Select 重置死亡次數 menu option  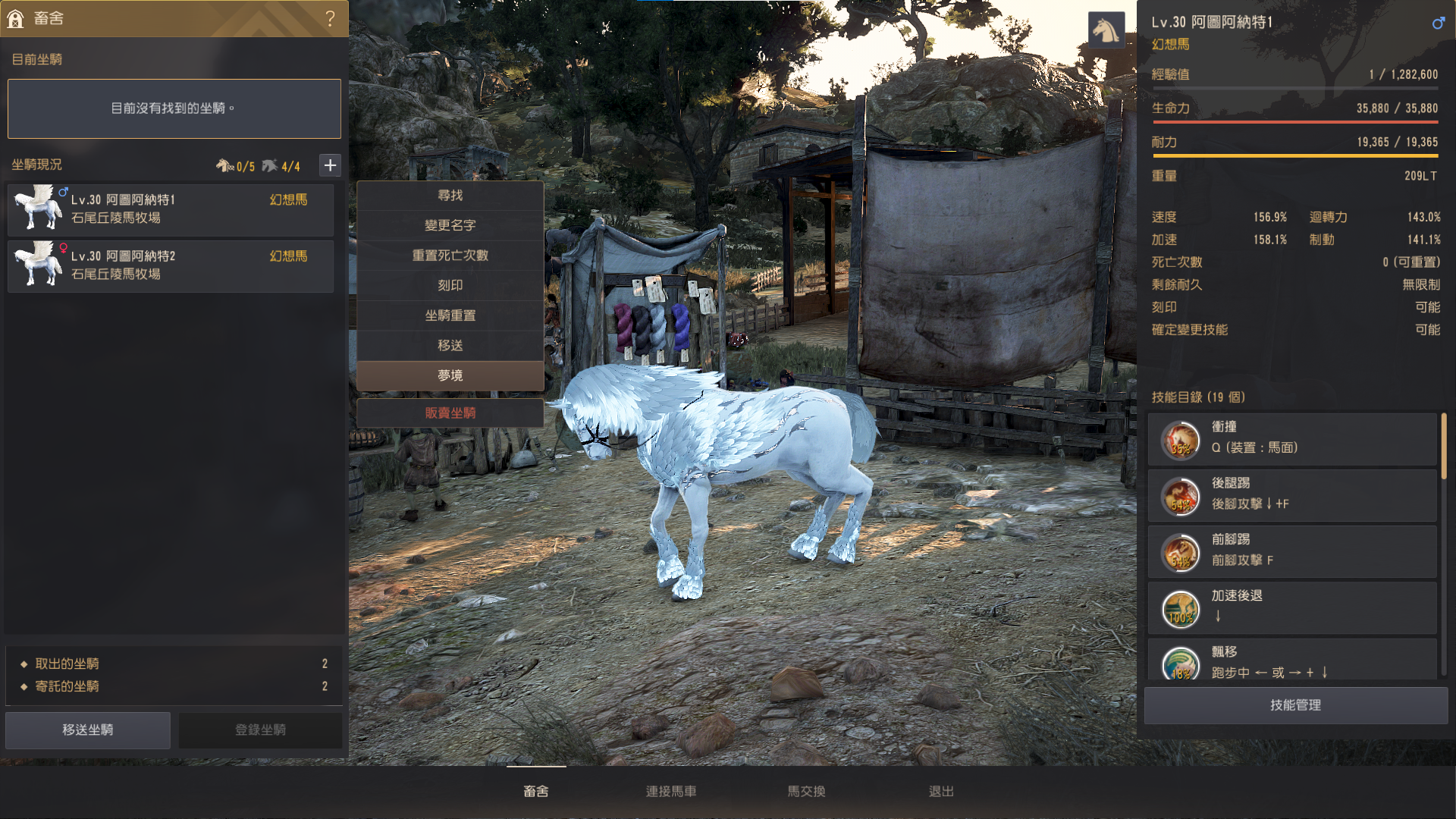[450, 256]
